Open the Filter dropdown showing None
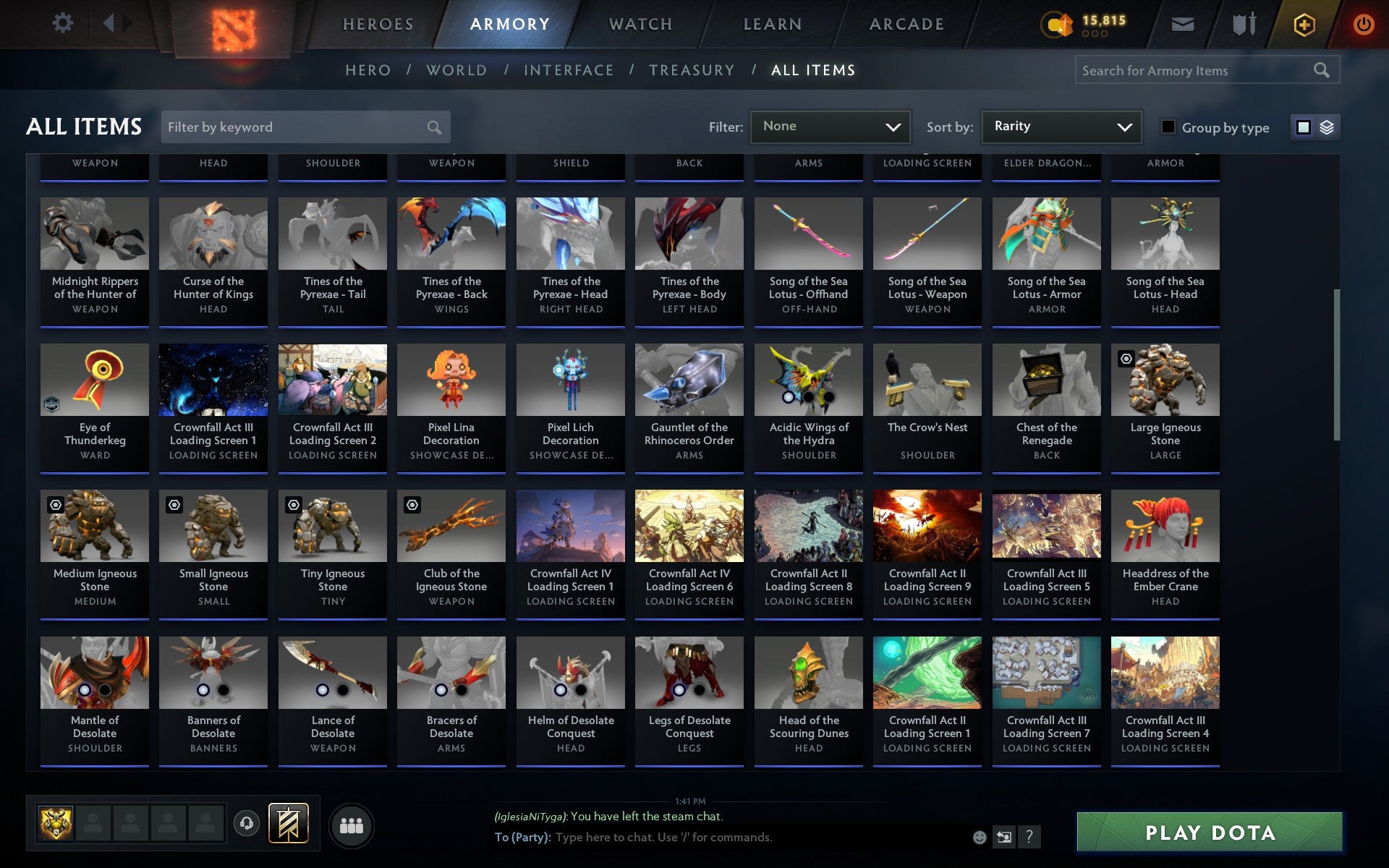Screen dimensions: 1389x868 [x=830, y=126]
